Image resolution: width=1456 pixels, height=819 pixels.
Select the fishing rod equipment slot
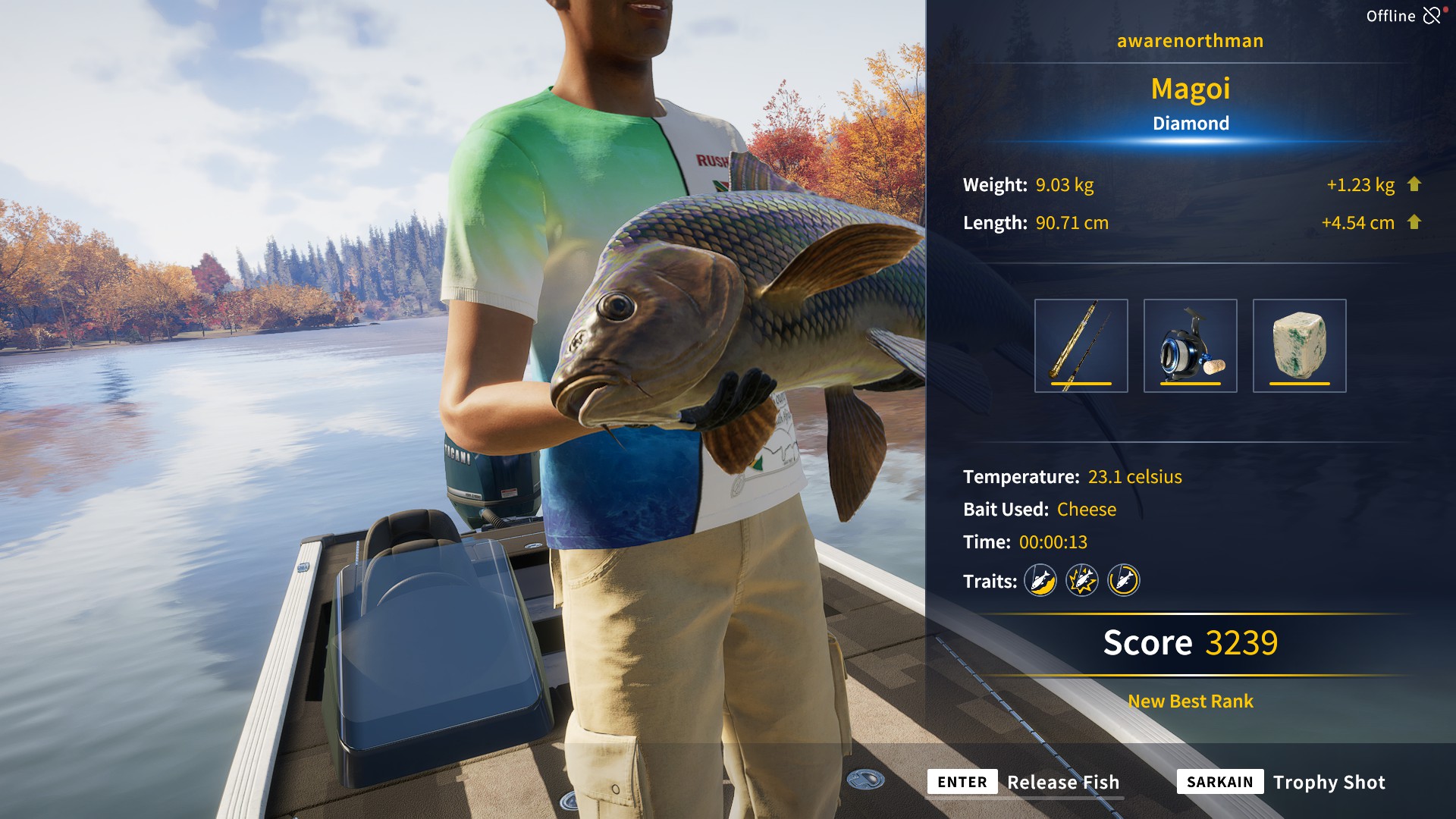coord(1081,346)
